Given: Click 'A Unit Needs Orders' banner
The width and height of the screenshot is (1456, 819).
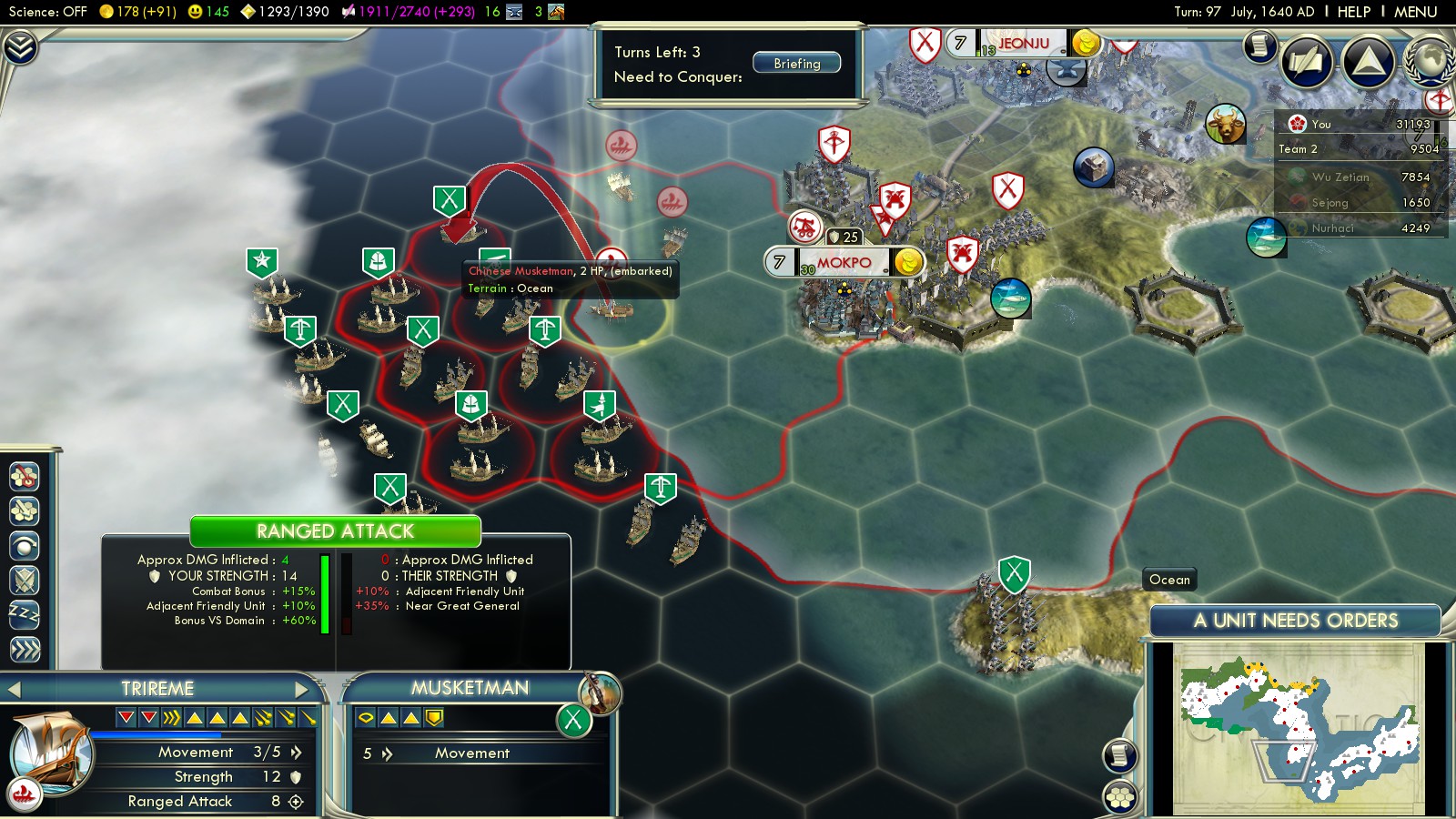Looking at the screenshot, I should click(x=1295, y=621).
